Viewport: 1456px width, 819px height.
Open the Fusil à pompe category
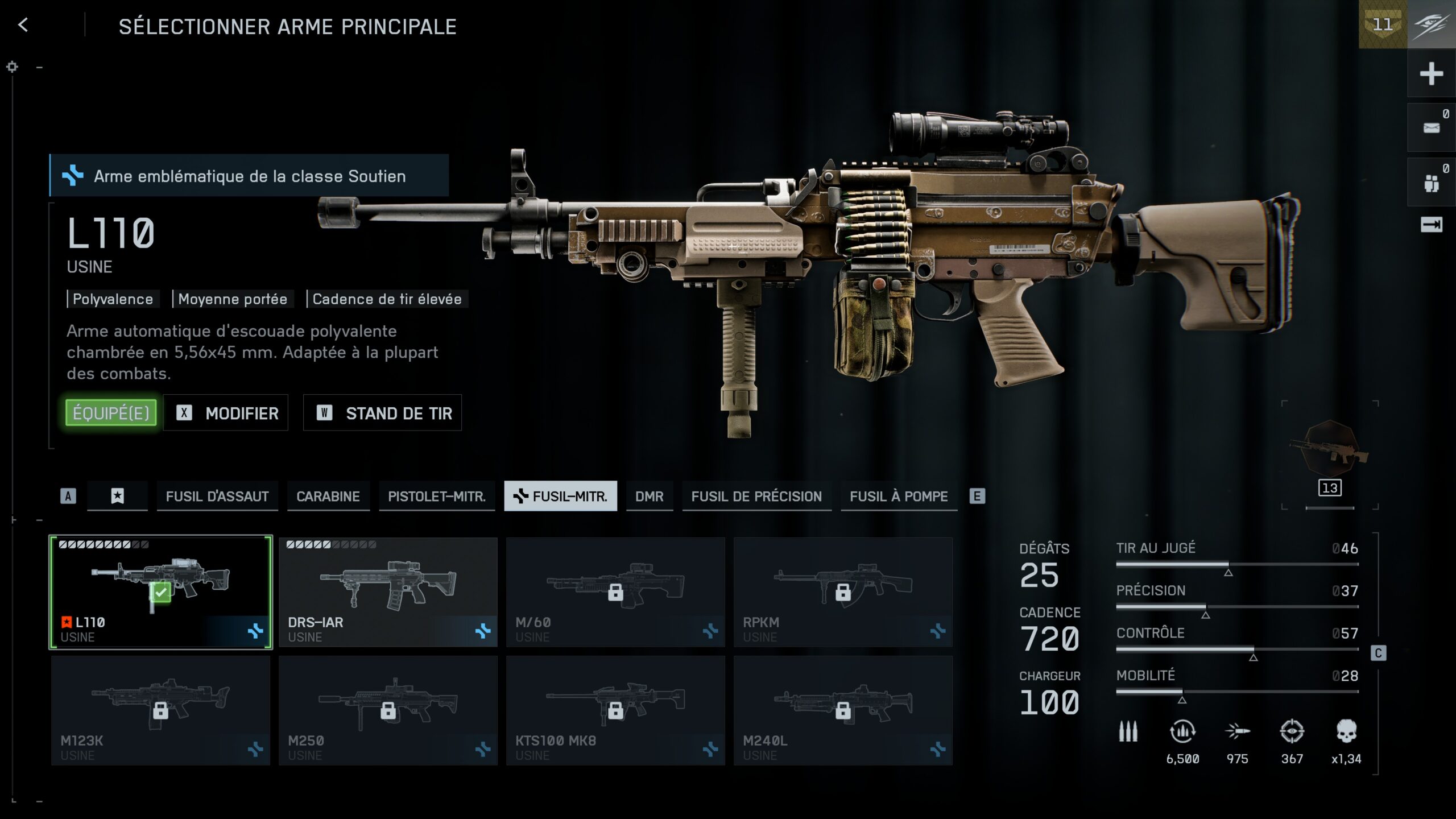pyautogui.click(x=899, y=497)
